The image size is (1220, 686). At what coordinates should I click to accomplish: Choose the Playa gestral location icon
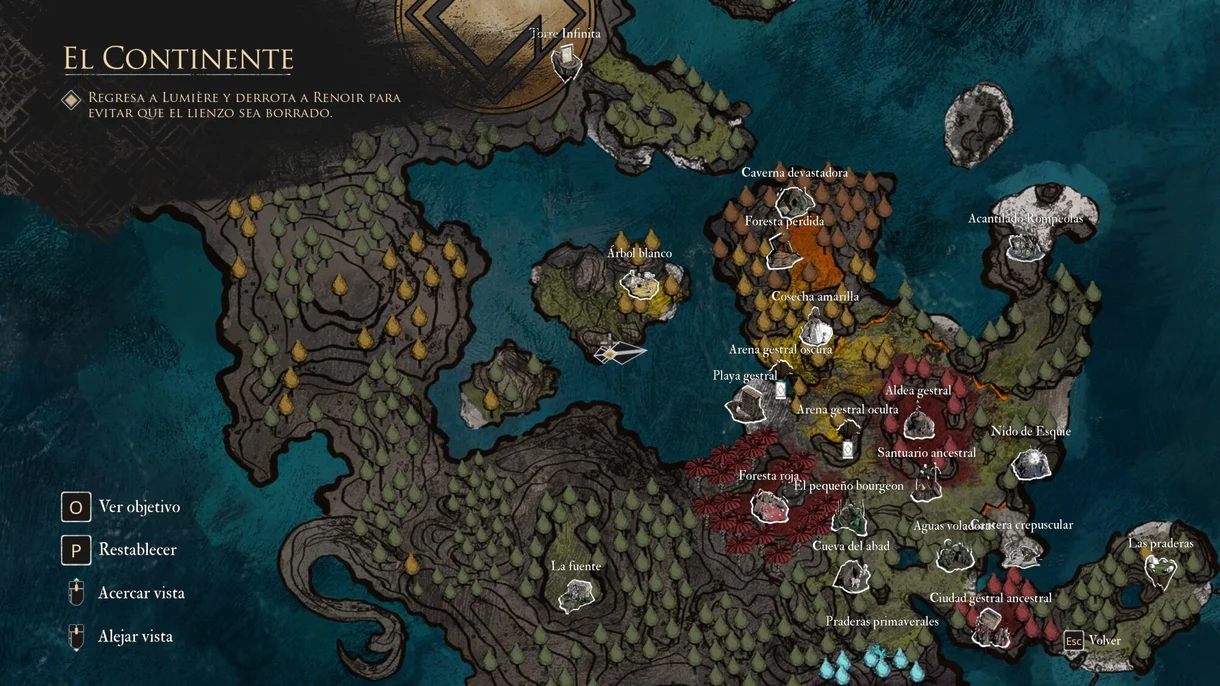tap(747, 403)
